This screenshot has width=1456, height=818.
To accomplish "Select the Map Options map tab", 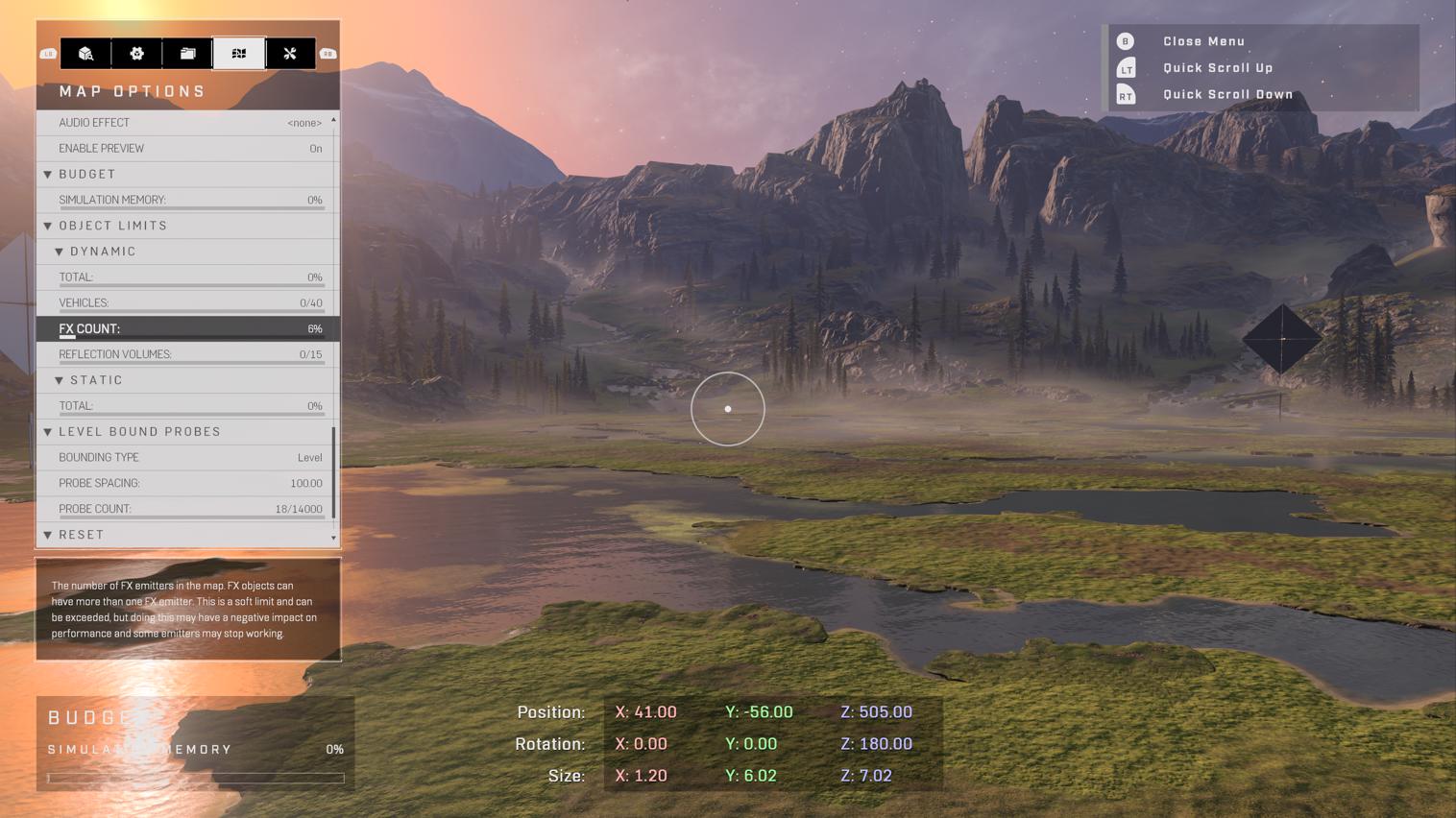I will click(x=239, y=54).
